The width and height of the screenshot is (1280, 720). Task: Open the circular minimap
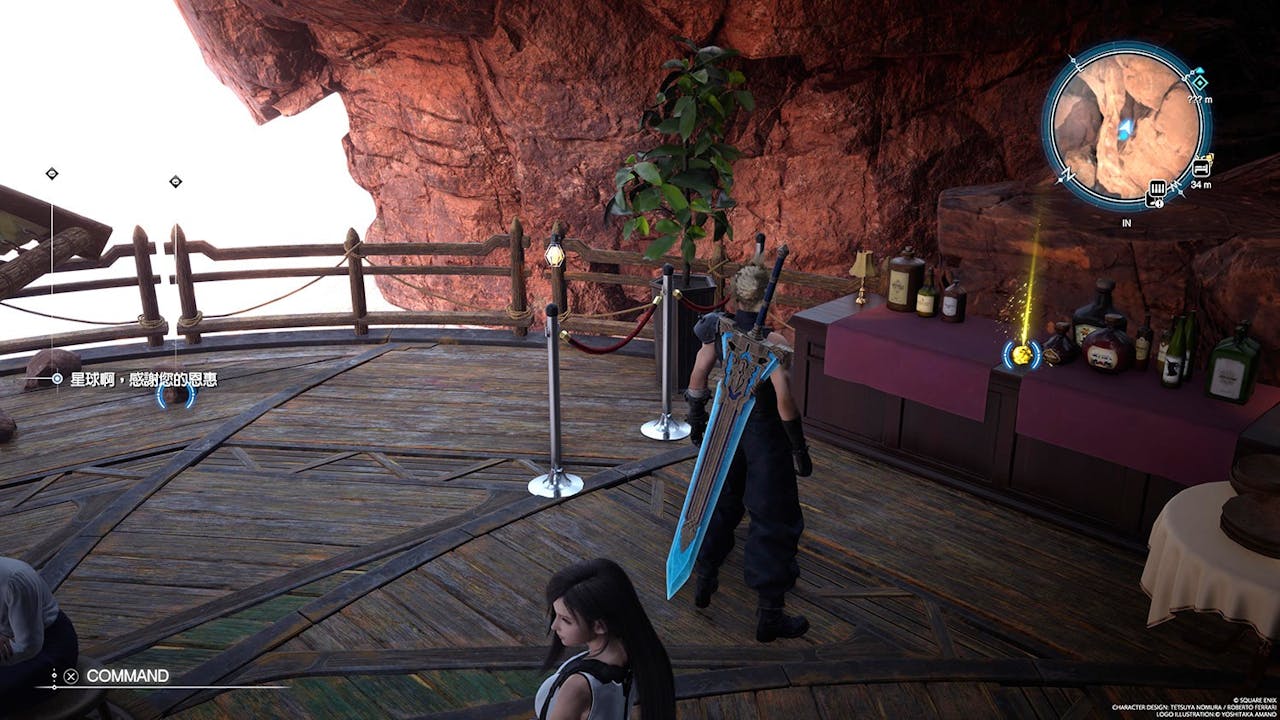[1126, 126]
